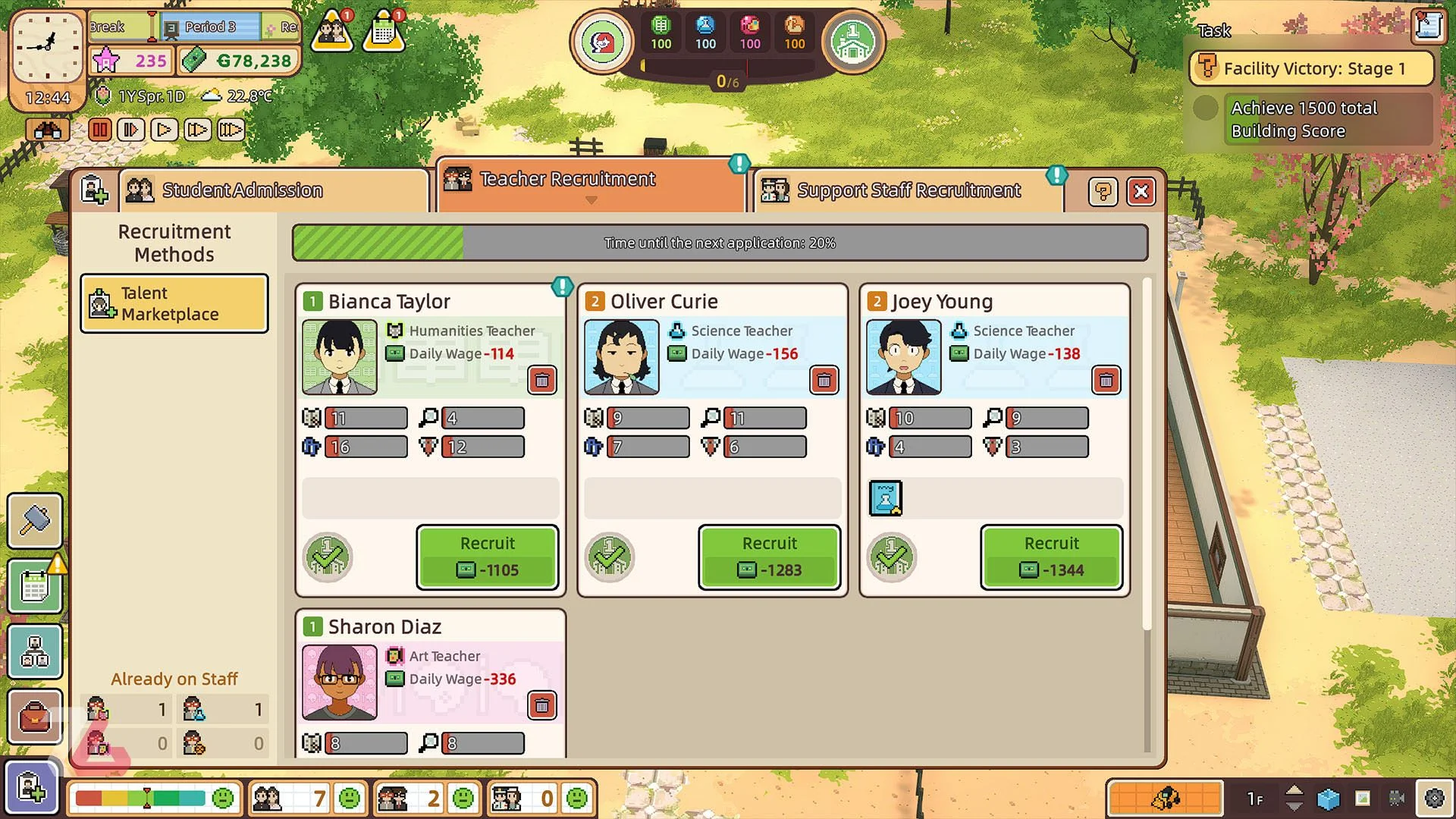Close the recruitment panel
Screen dimensions: 1456x819
coord(1141,192)
